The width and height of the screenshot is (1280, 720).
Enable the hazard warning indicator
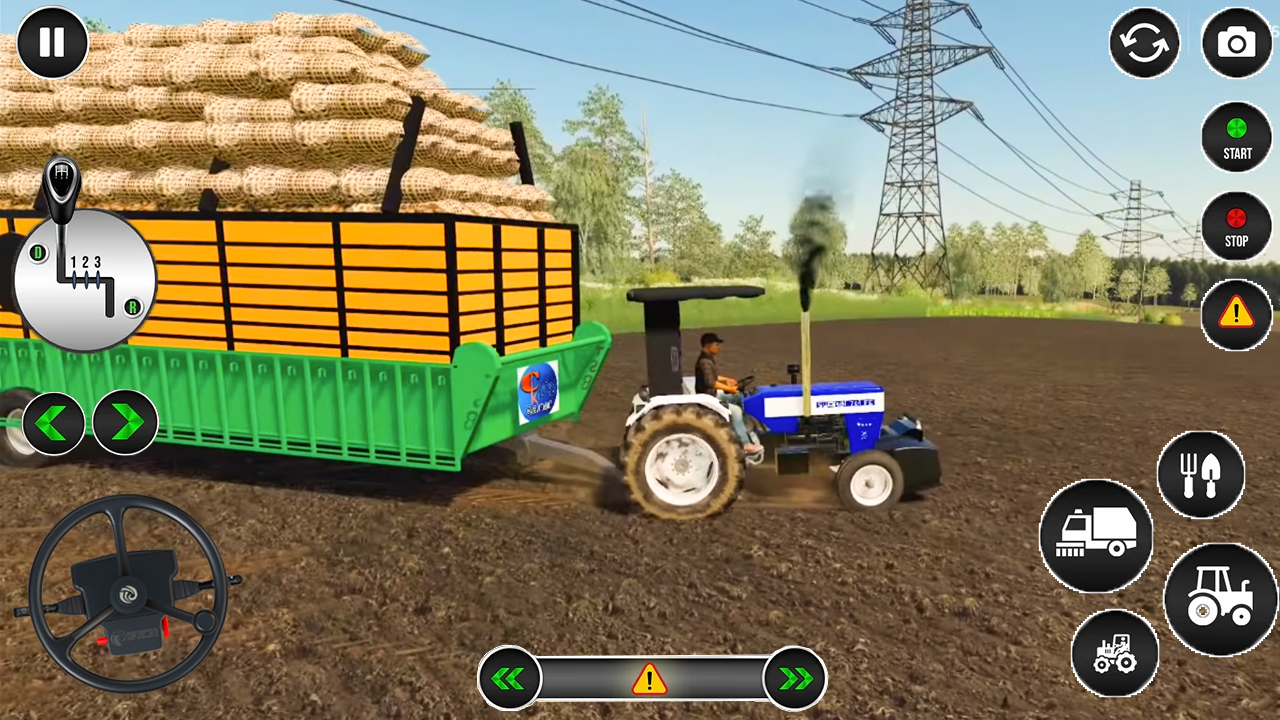click(x=1237, y=314)
